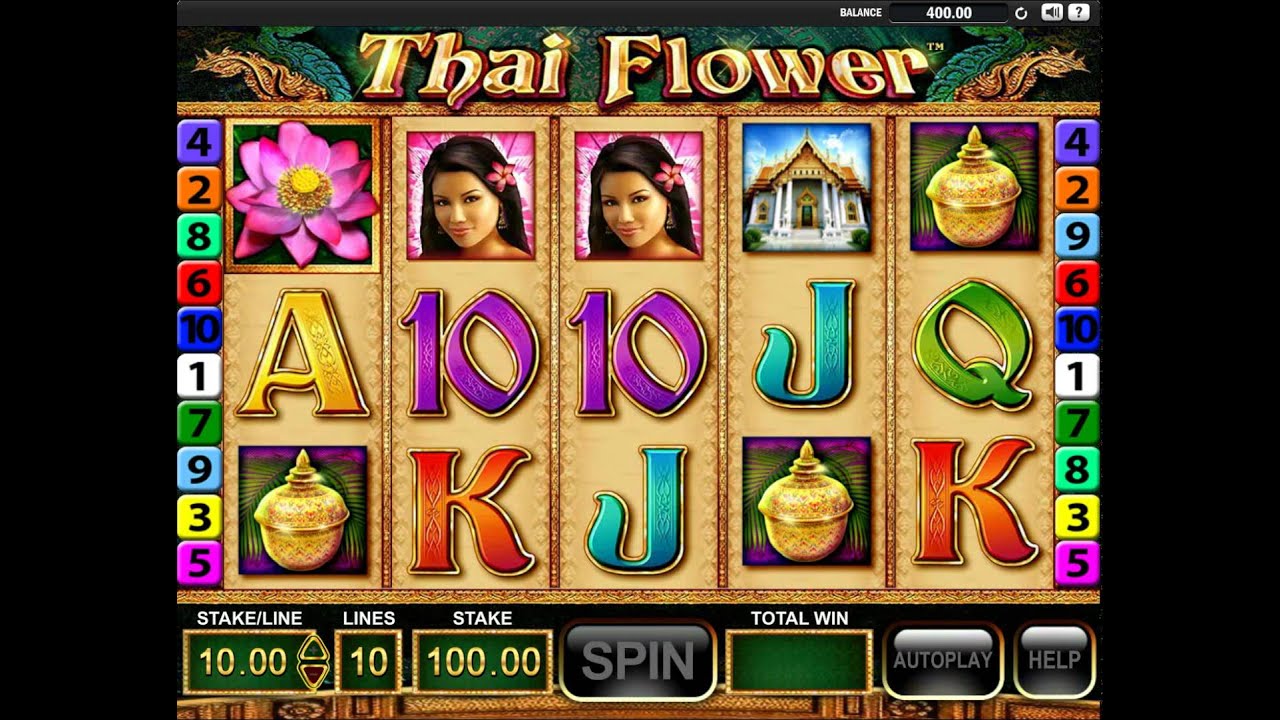Refresh the balance with the circular arrow
This screenshot has width=1280, height=720.
point(1021,13)
